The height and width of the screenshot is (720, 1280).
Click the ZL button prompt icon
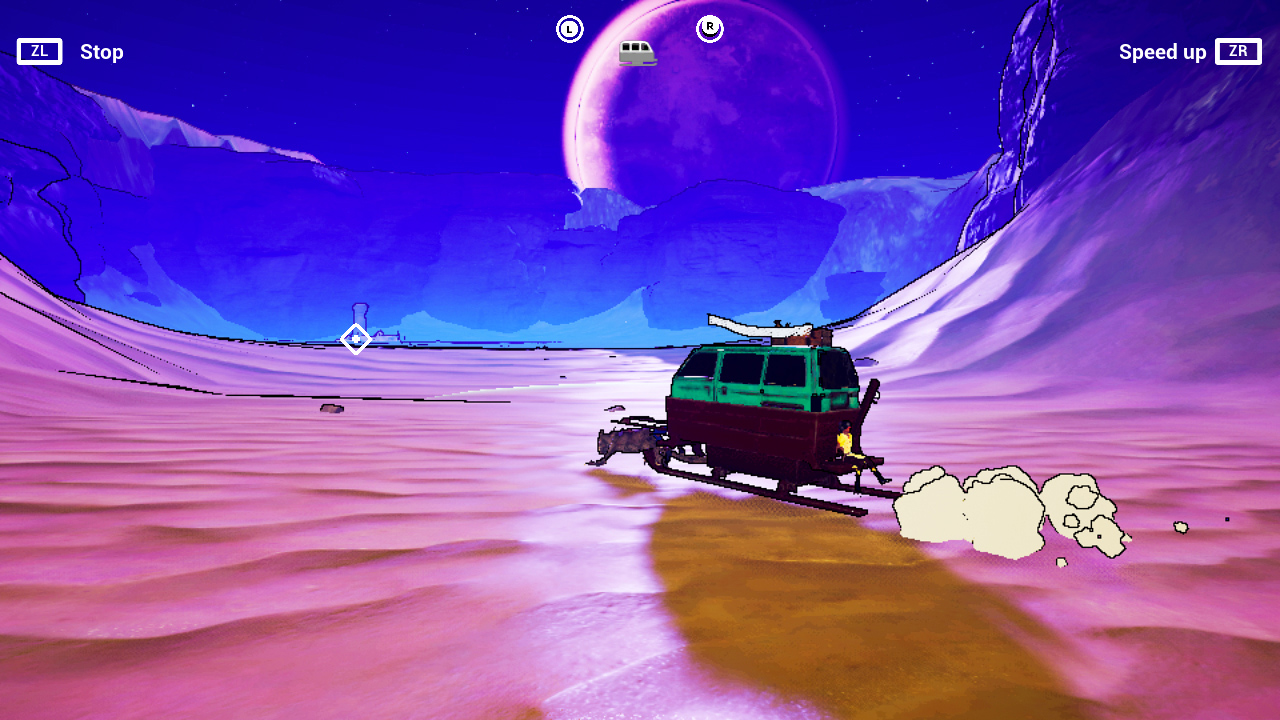coord(39,51)
